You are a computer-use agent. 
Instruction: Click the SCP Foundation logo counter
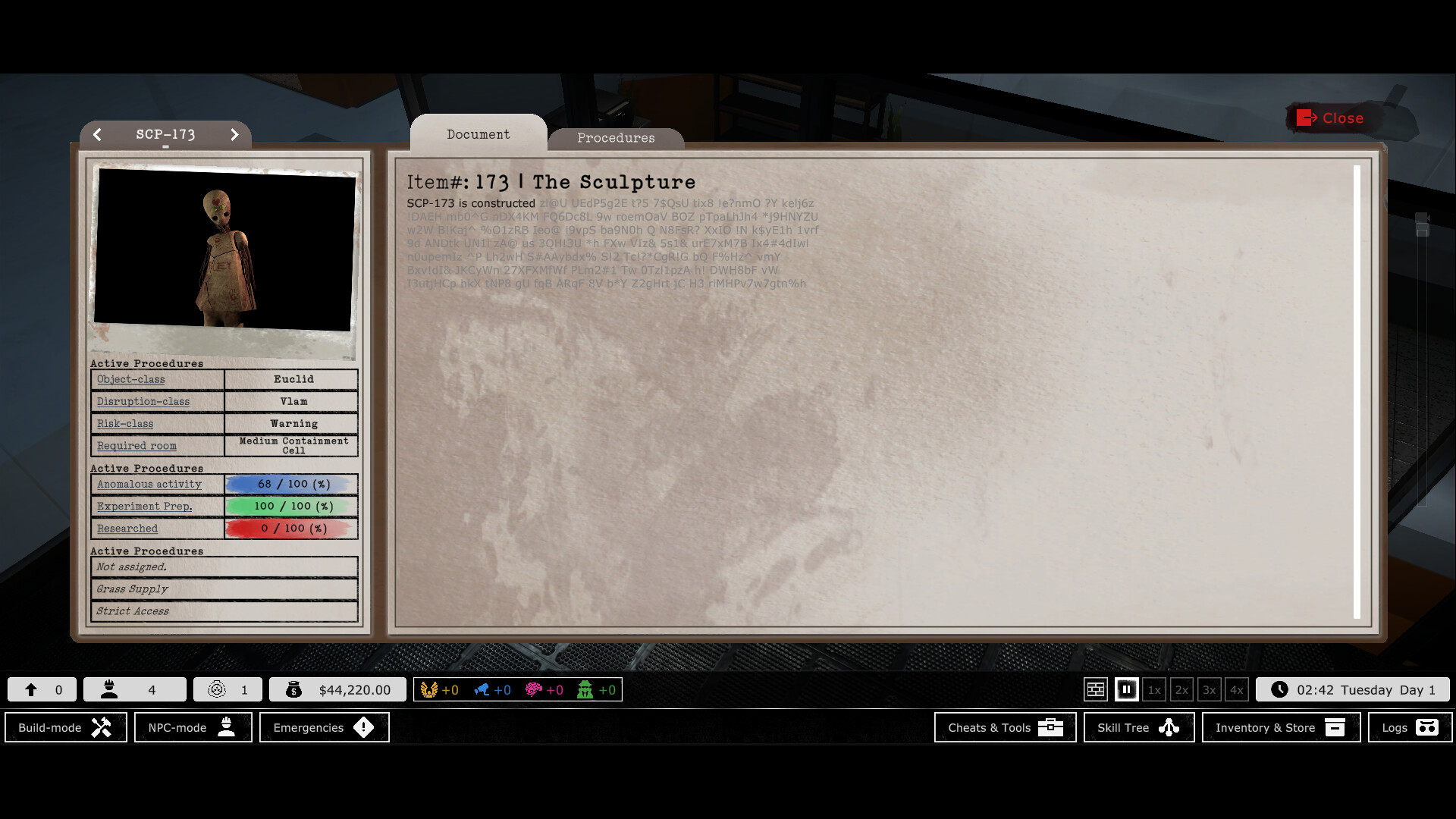click(218, 689)
